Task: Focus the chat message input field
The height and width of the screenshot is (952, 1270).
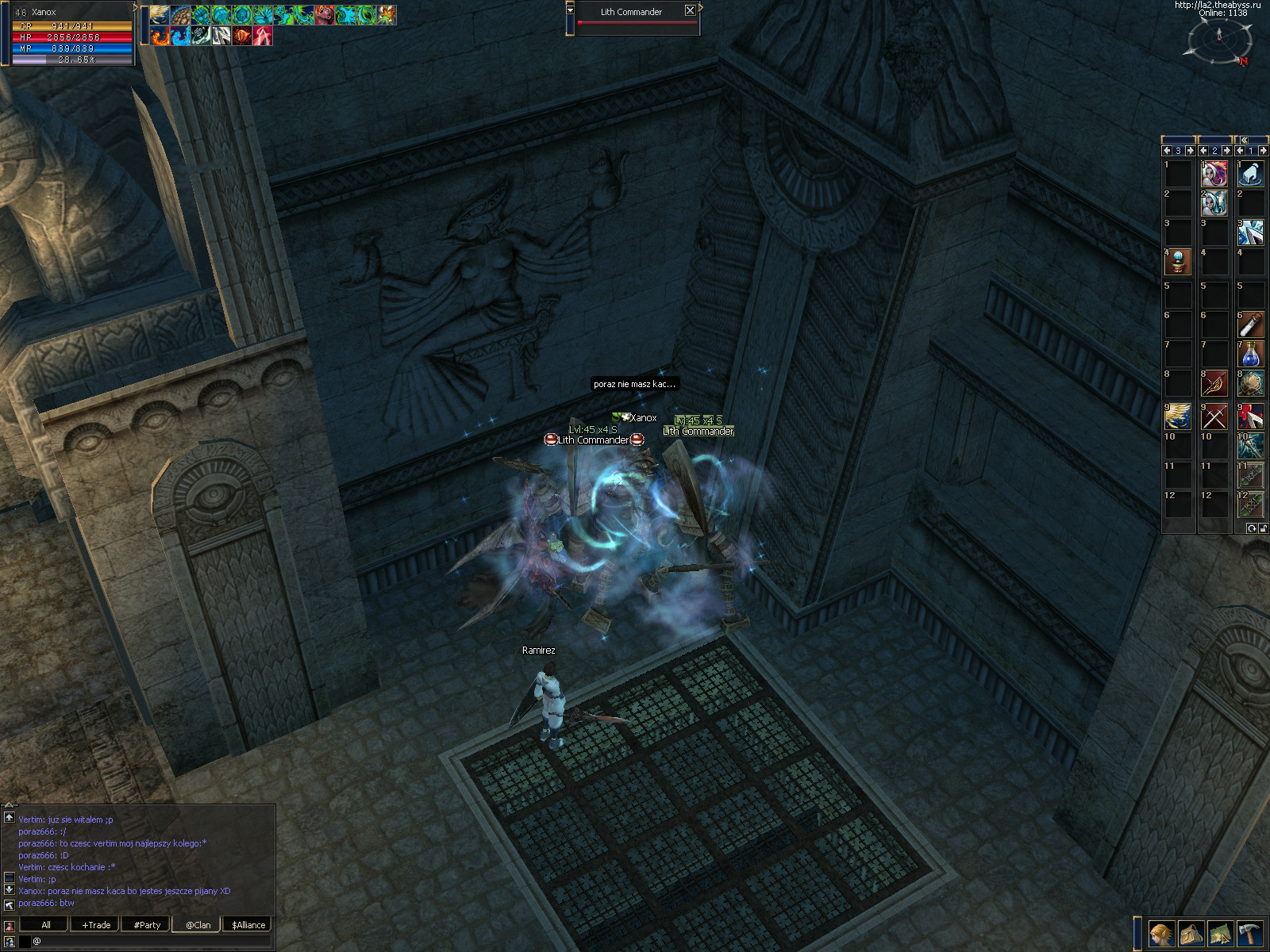Action: [x=151, y=941]
